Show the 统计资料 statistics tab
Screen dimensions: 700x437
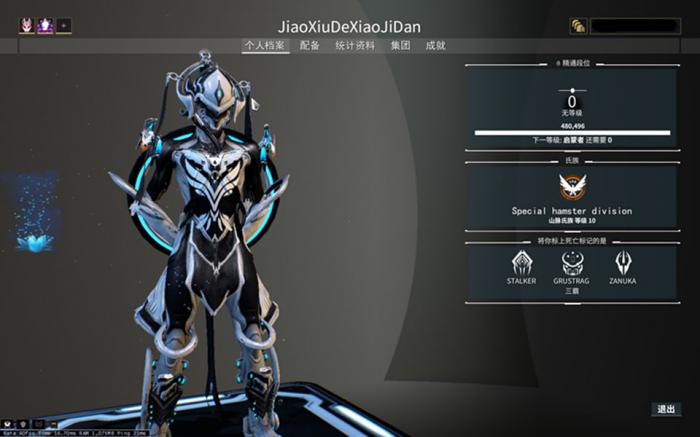[x=355, y=45]
